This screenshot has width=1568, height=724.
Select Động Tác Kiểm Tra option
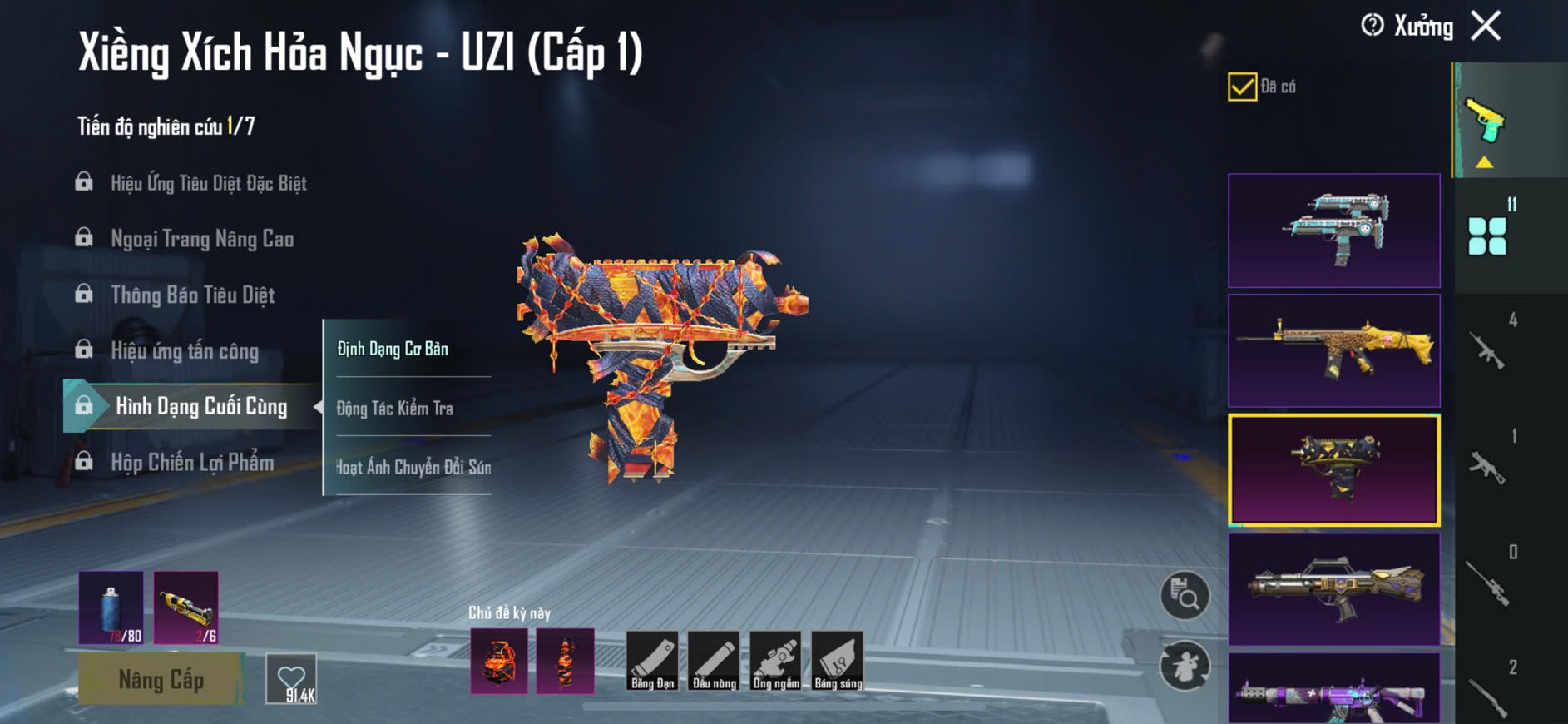(395, 408)
